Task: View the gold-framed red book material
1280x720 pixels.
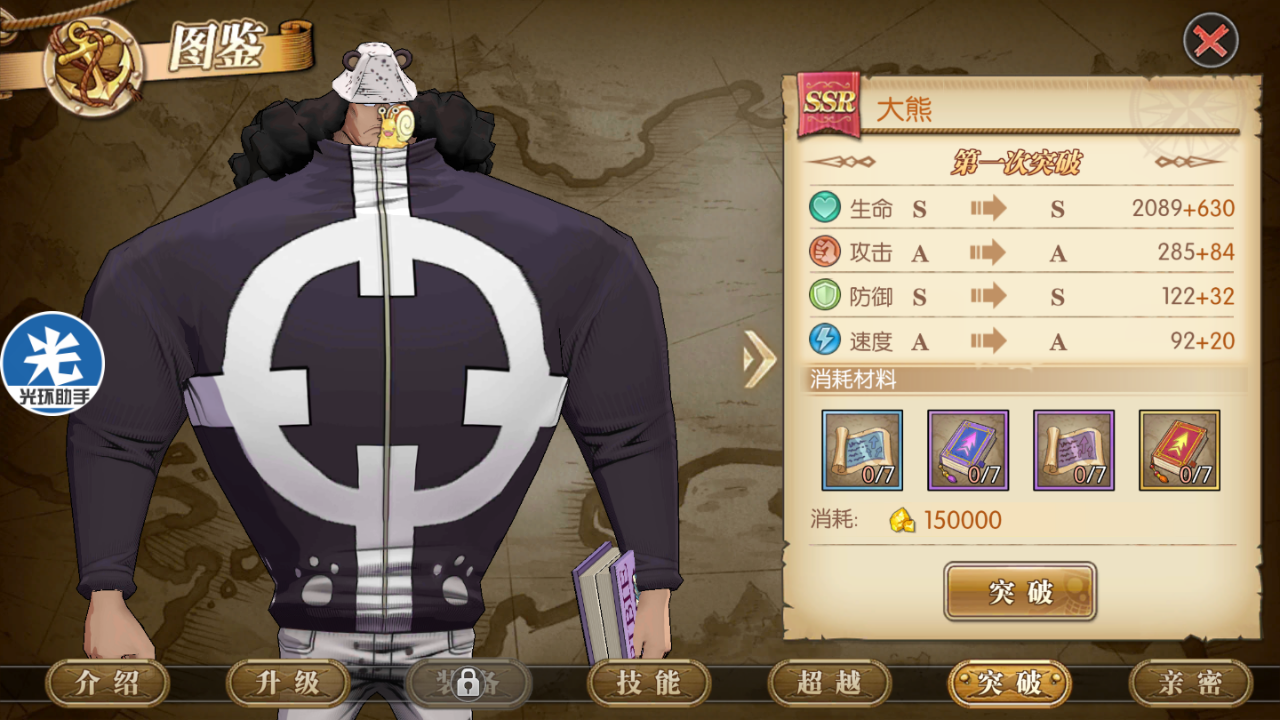Action: coord(1180,450)
